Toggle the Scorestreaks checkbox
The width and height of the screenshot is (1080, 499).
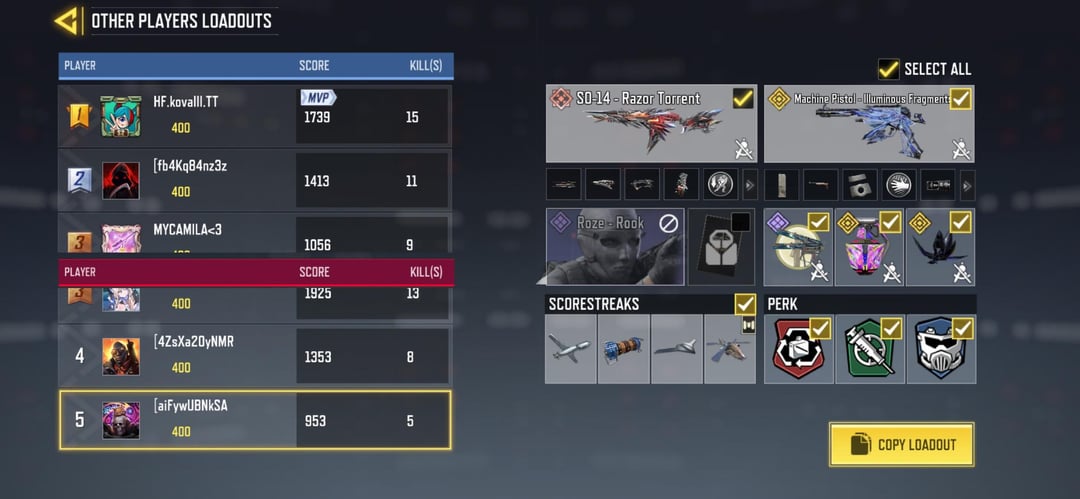[744, 303]
